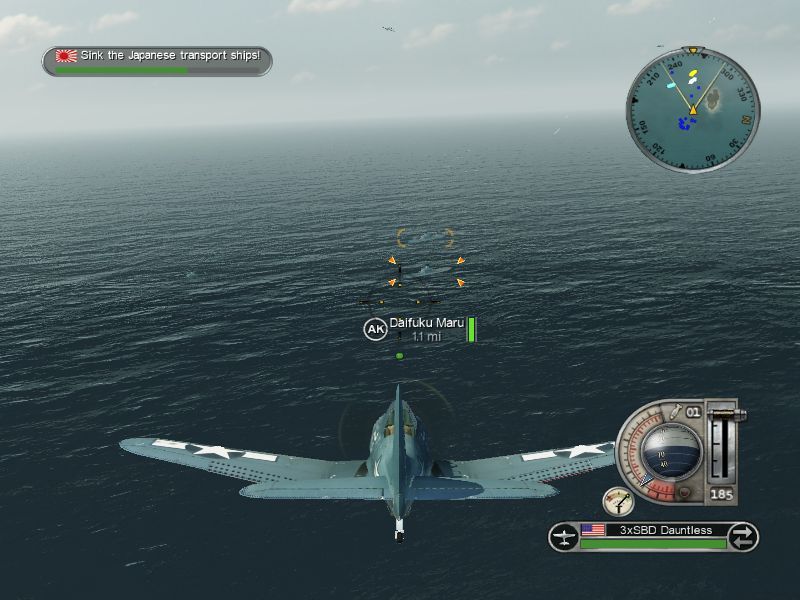The image size is (800, 600).
Task: Select the Daifuku Maru target label
Action: (x=426, y=322)
